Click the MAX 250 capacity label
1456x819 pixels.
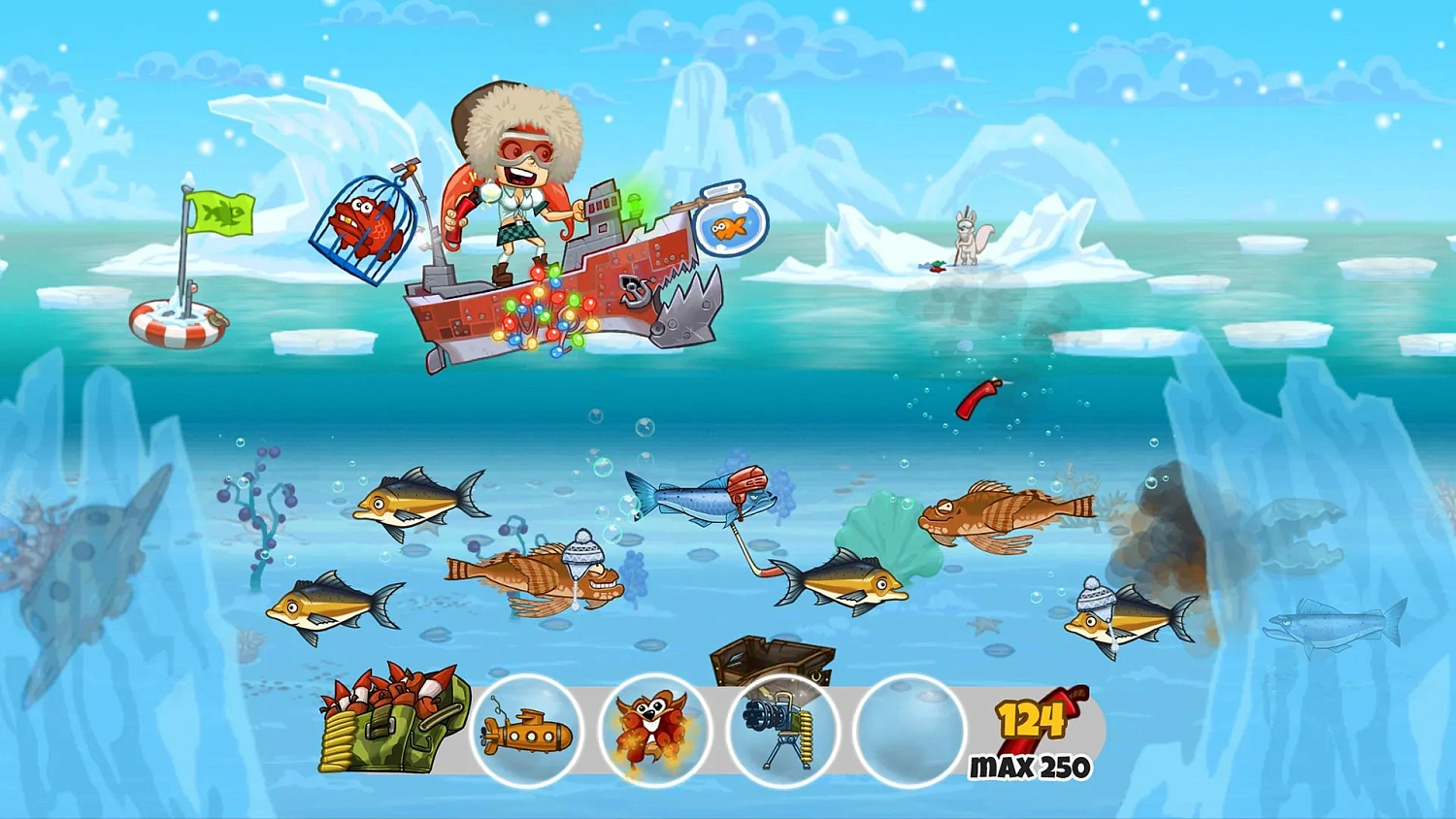1029,767
